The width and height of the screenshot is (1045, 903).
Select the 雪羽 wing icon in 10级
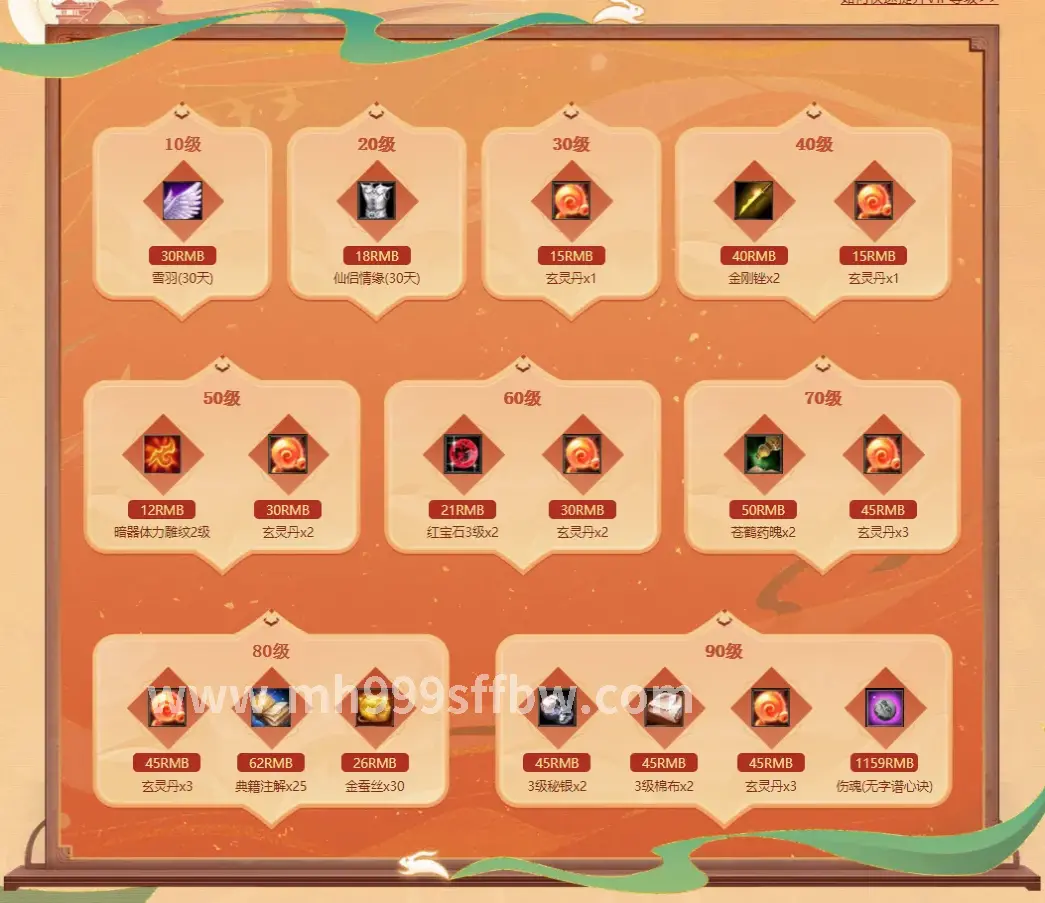(182, 201)
